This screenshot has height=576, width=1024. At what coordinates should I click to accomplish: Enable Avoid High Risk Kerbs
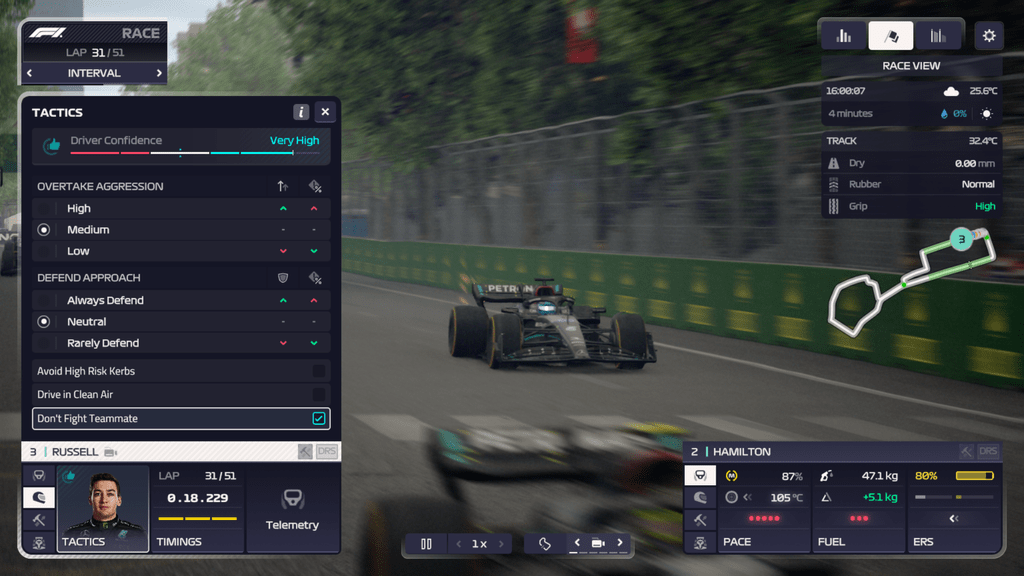318,371
